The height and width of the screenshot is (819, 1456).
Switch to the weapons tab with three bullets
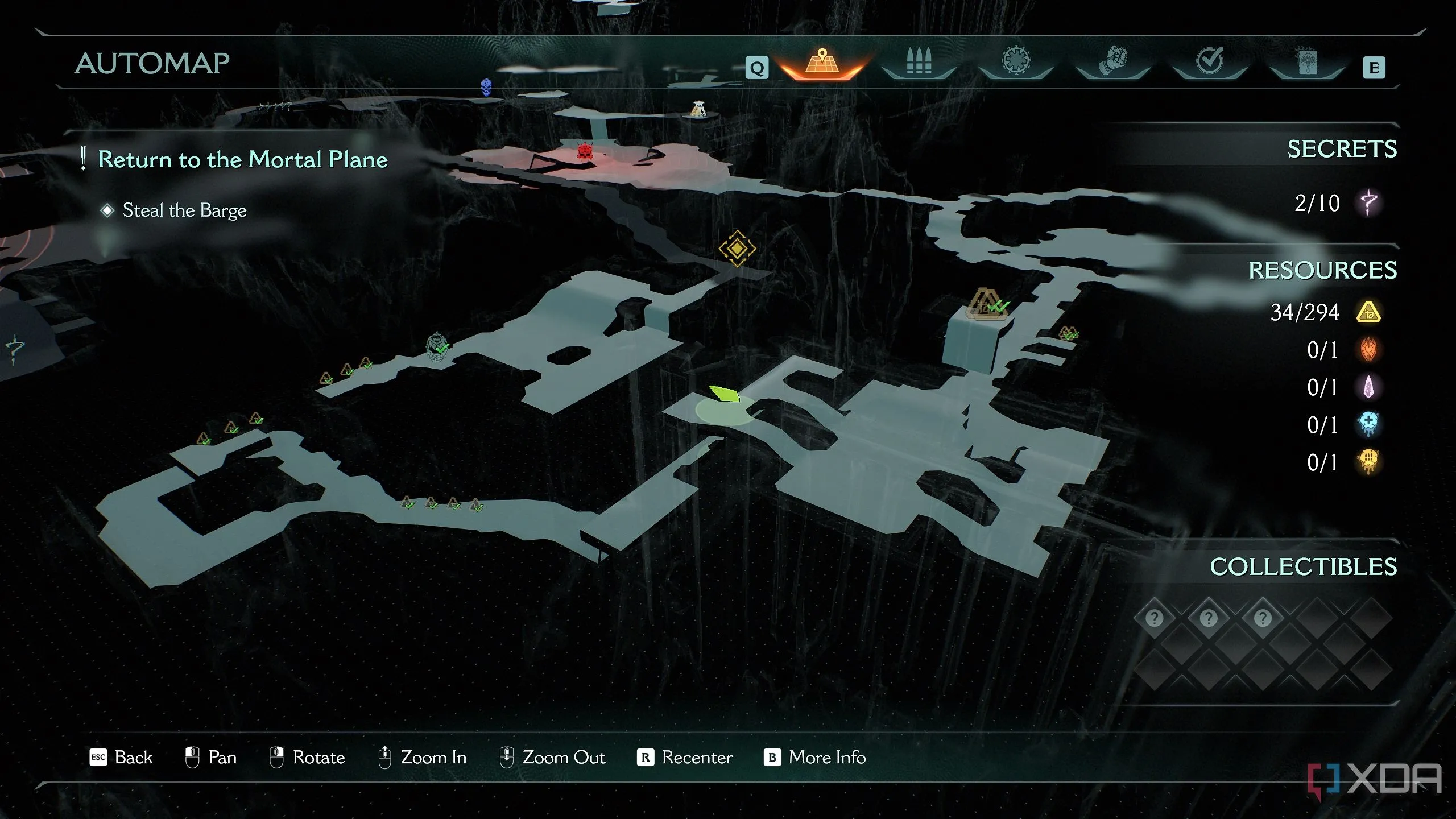point(919,61)
